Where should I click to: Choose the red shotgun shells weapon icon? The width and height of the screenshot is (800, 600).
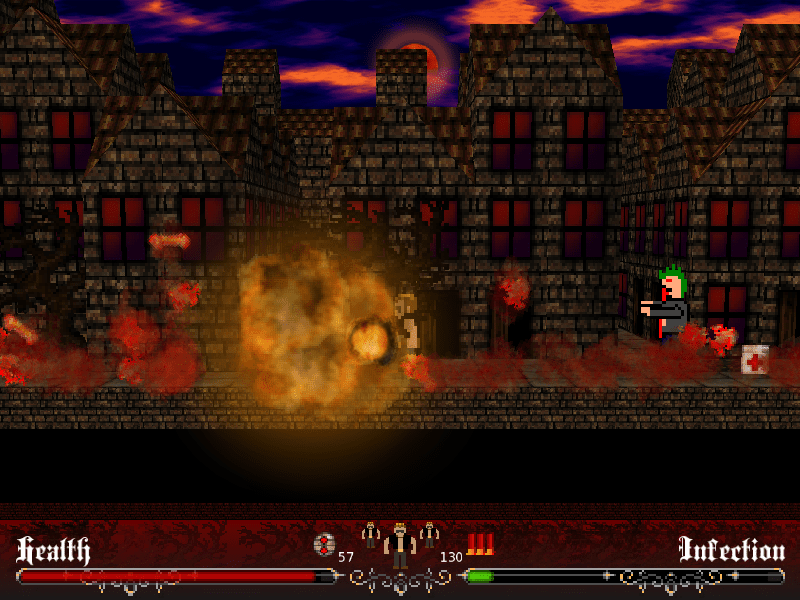[x=481, y=544]
